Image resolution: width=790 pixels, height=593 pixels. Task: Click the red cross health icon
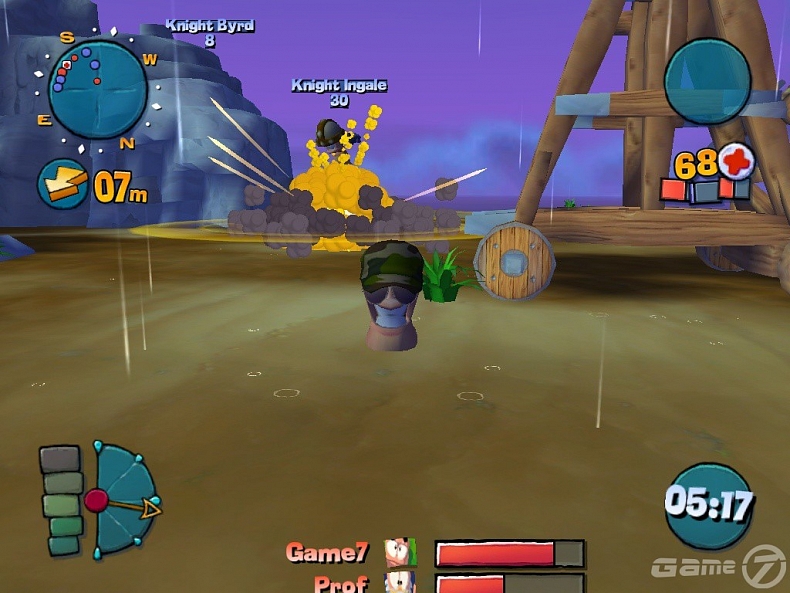coord(736,160)
